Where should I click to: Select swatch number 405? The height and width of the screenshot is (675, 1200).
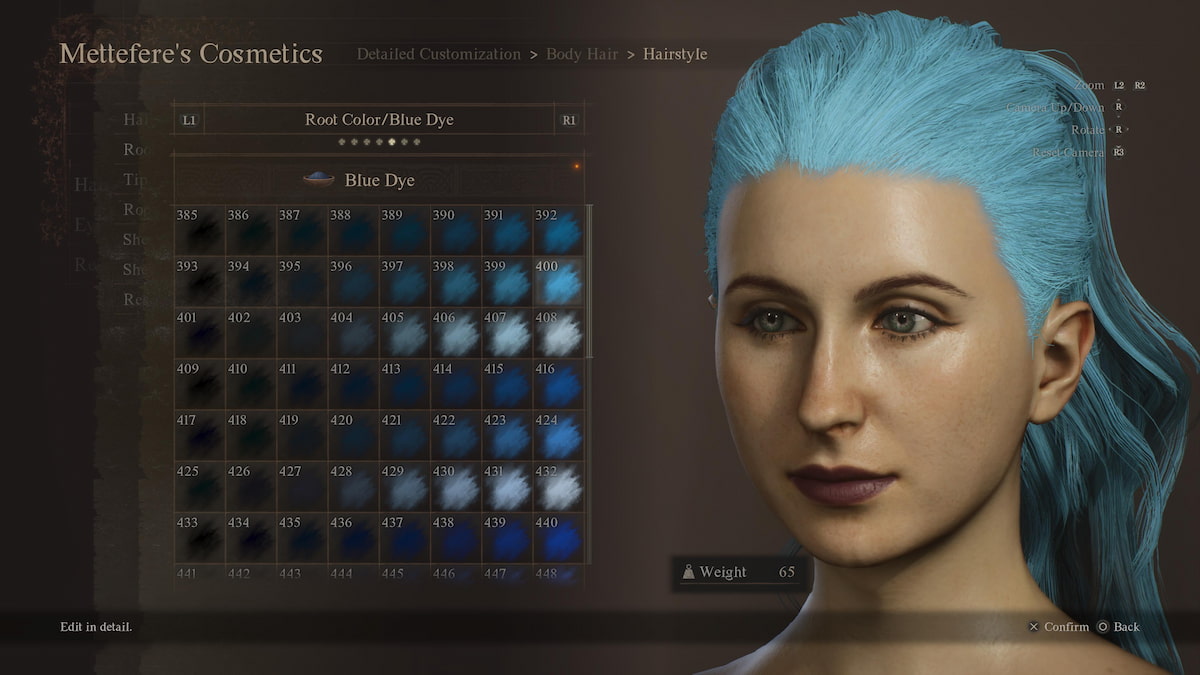406,335
